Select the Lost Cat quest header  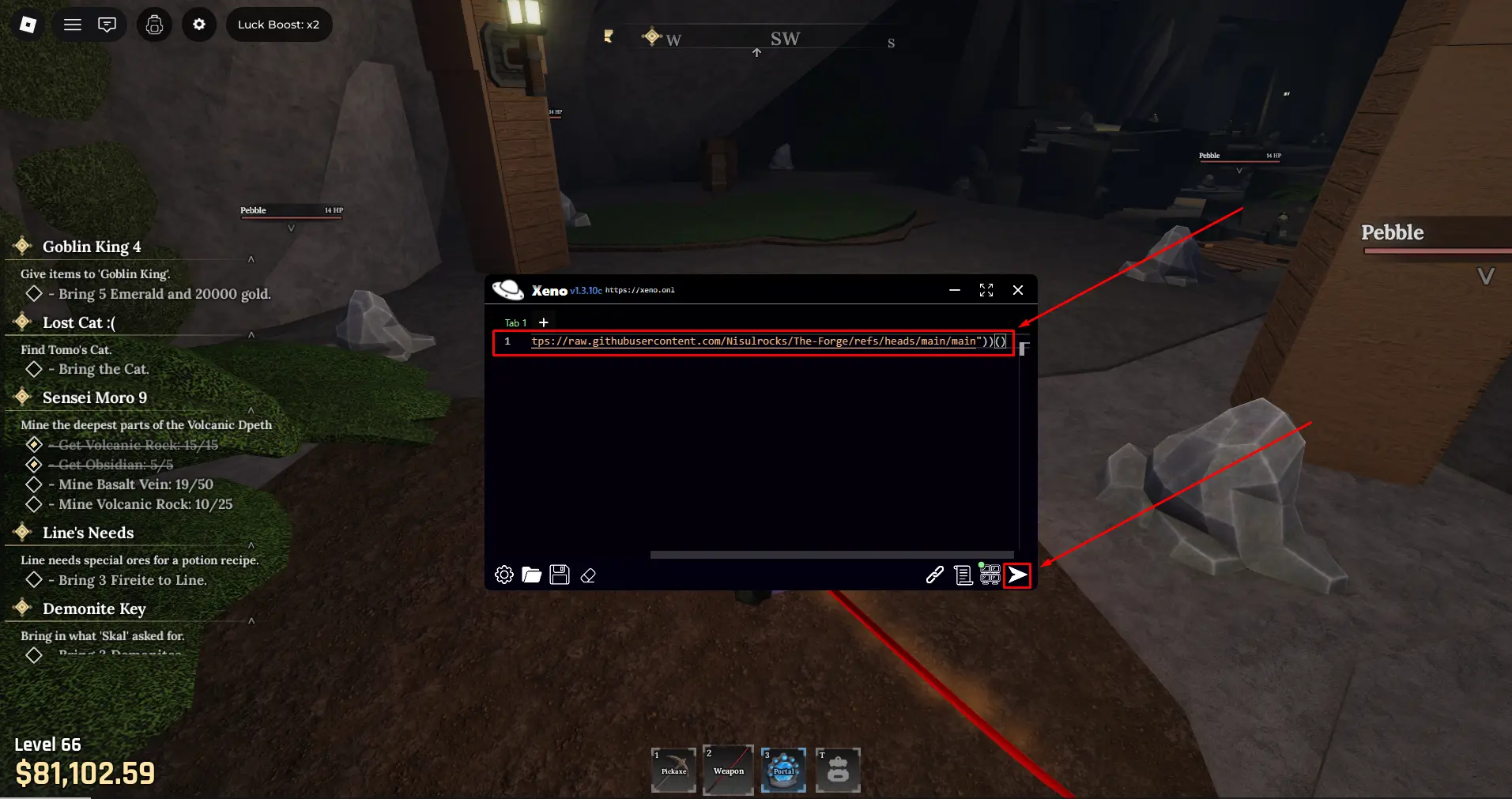pyautogui.click(x=78, y=322)
